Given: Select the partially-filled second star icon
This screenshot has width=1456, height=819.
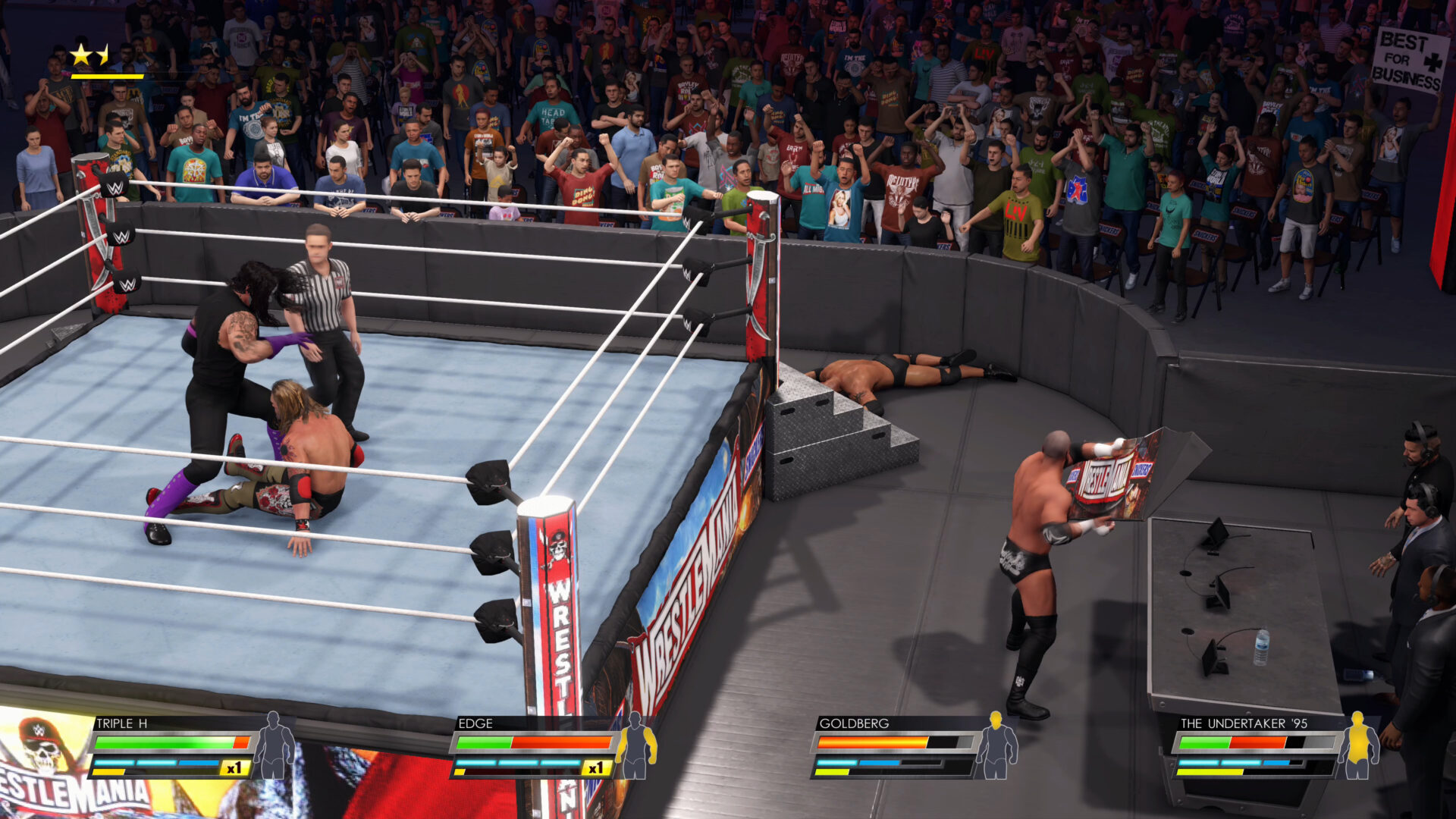Looking at the screenshot, I should coord(104,53).
